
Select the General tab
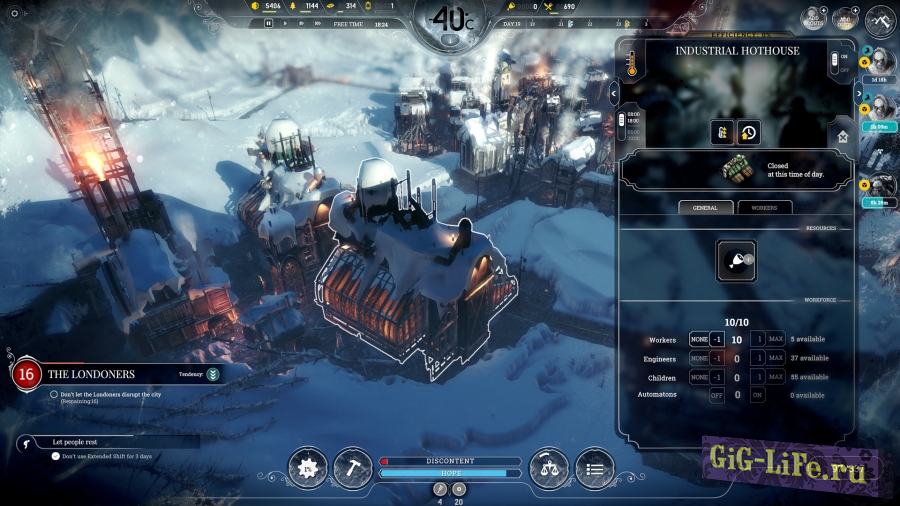click(705, 207)
